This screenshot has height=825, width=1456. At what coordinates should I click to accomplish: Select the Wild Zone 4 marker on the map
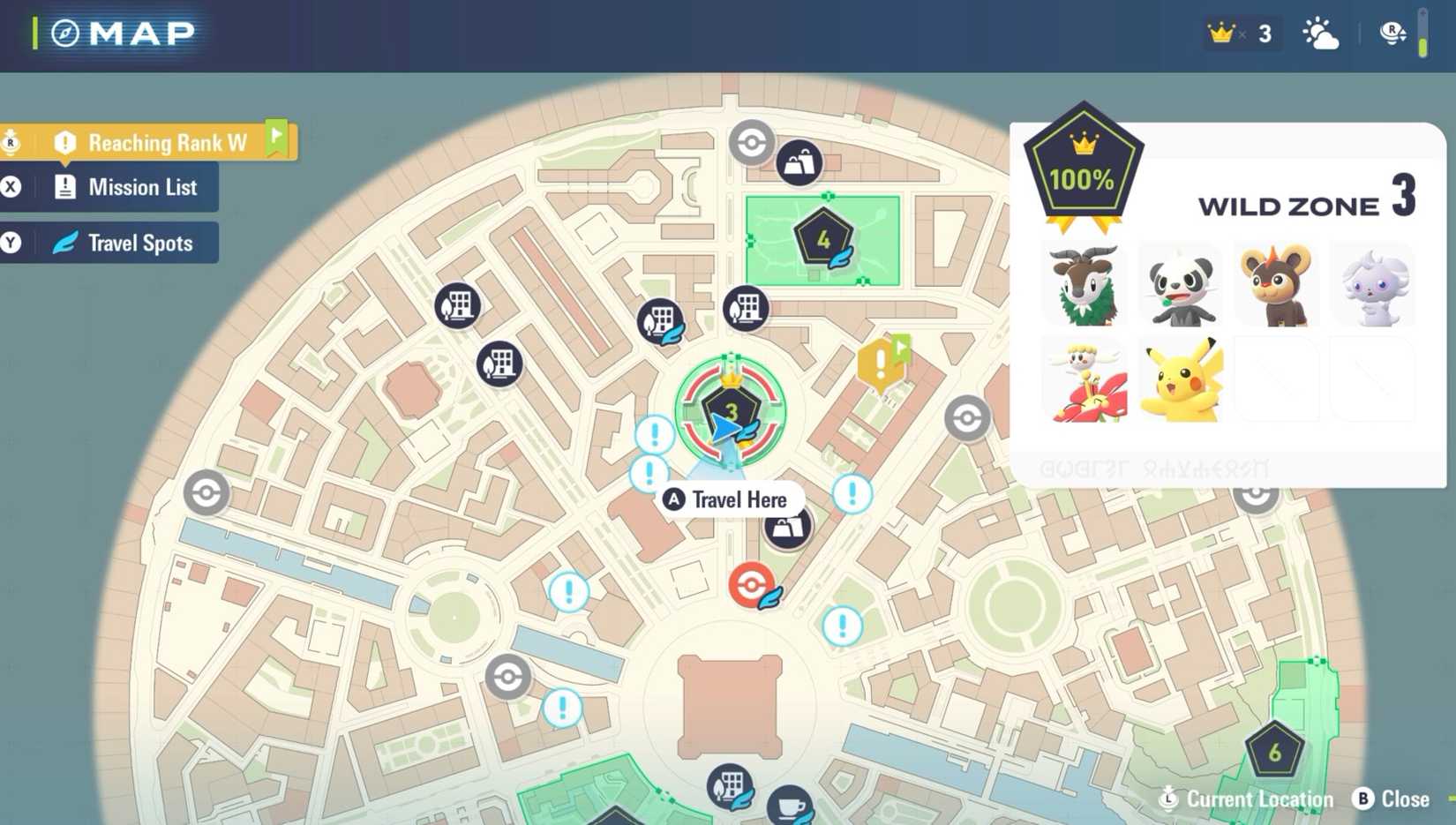click(x=823, y=236)
